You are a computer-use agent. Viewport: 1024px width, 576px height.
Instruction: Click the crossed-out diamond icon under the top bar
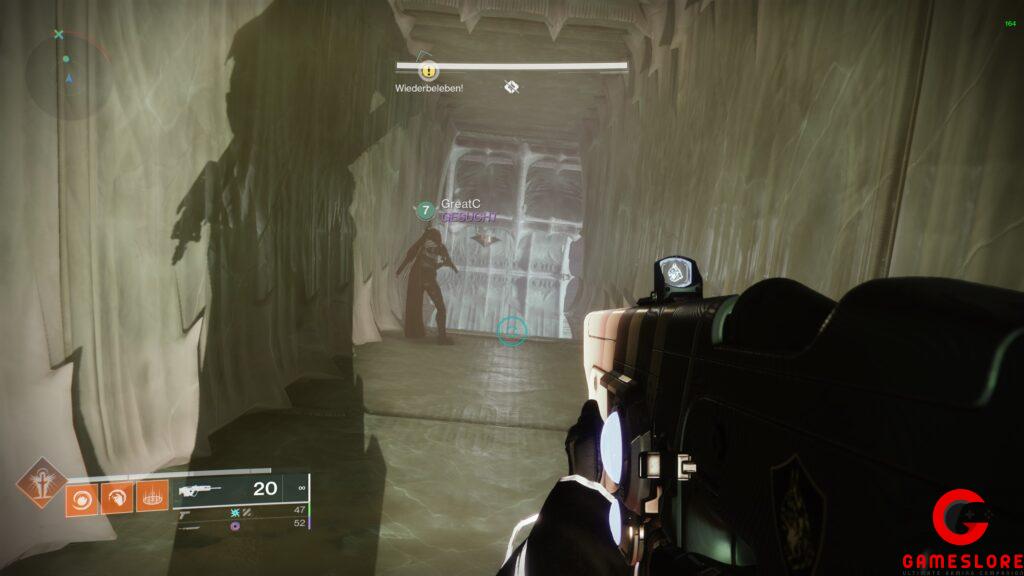[512, 87]
